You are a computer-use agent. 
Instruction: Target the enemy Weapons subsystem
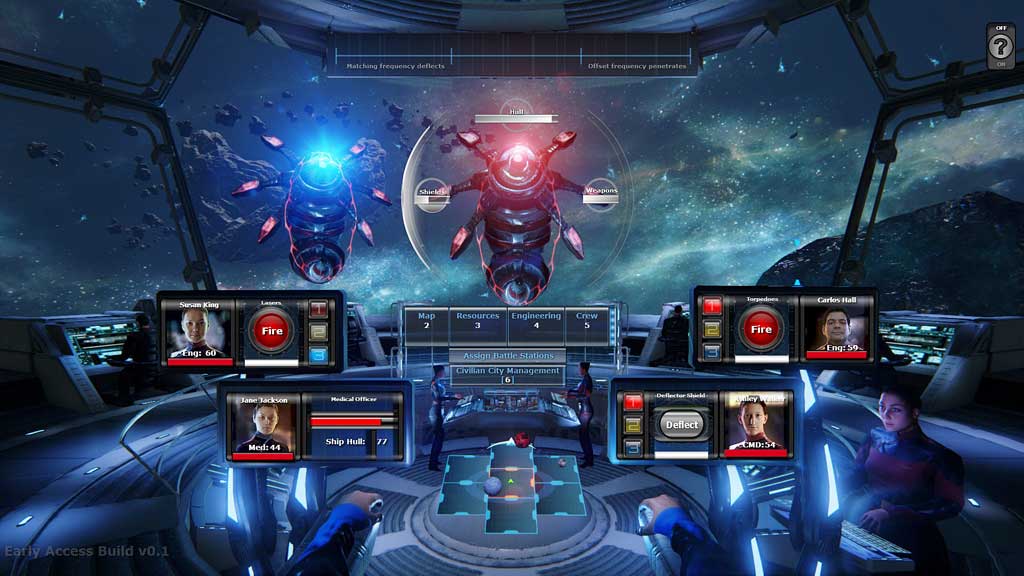601,193
